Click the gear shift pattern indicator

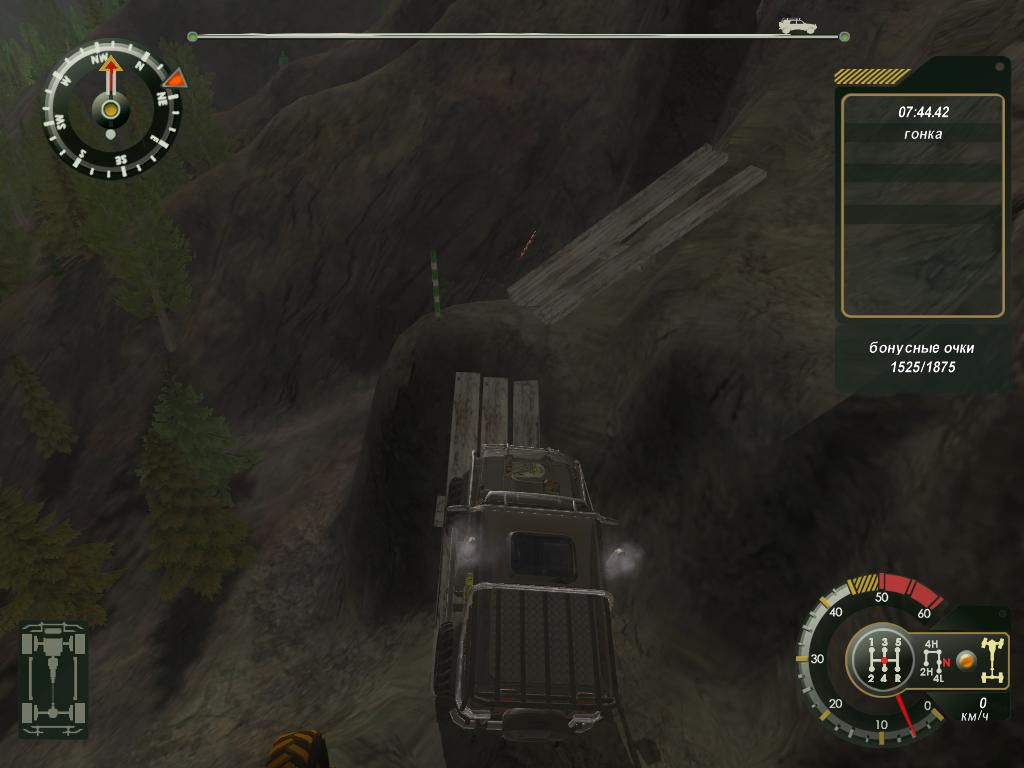pos(885,660)
